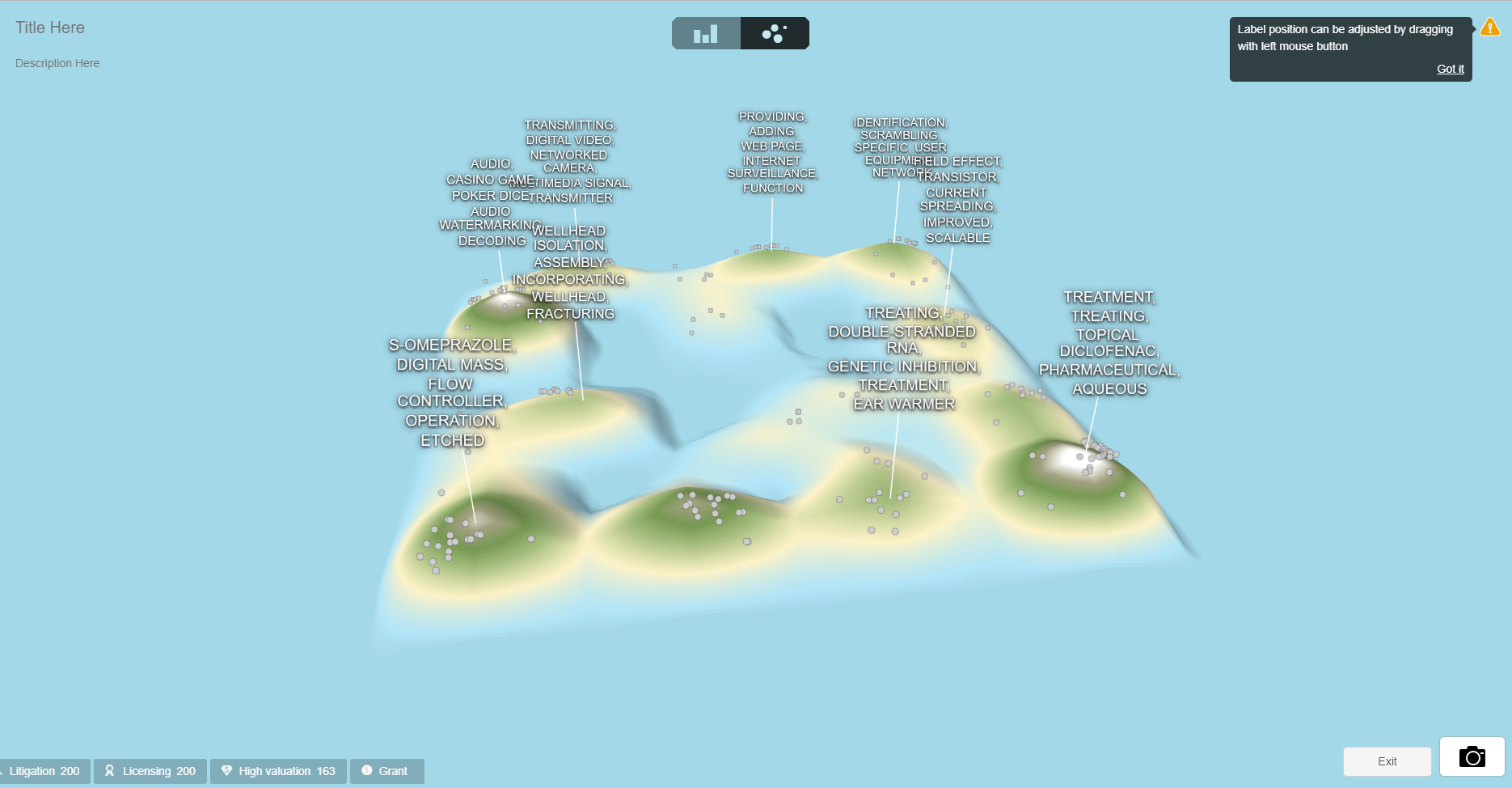Click the camera snapshot icon

coord(1472,757)
